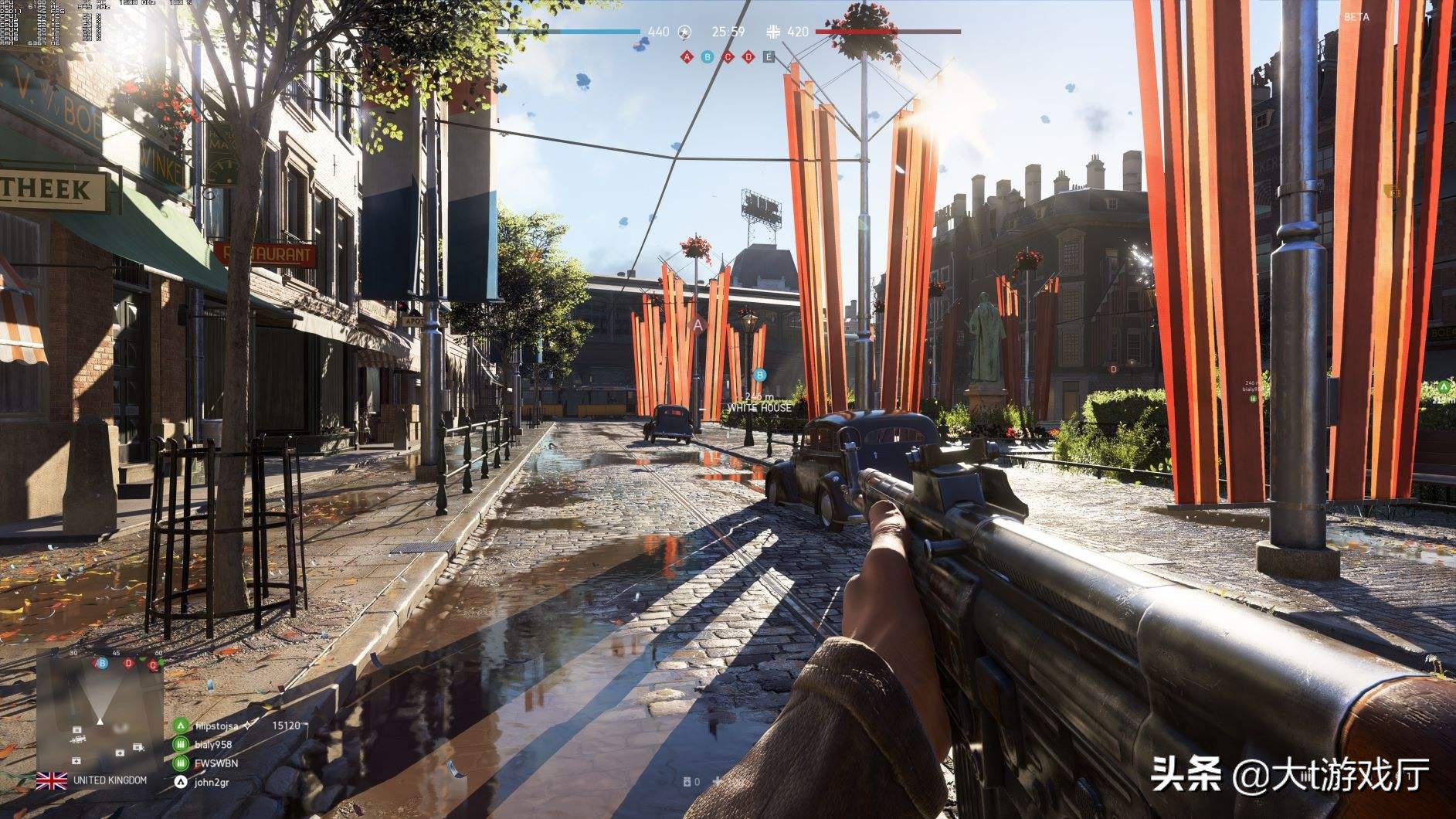Image resolution: width=1456 pixels, height=819 pixels.
Task: Click the Allied team star emblem
Action: 684,32
